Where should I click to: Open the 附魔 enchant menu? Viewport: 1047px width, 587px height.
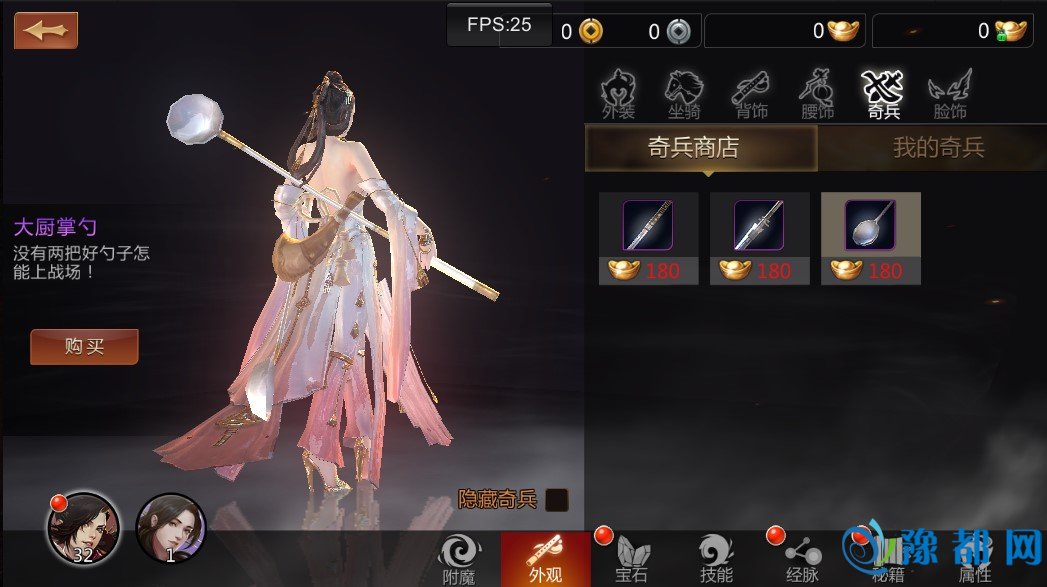[459, 558]
